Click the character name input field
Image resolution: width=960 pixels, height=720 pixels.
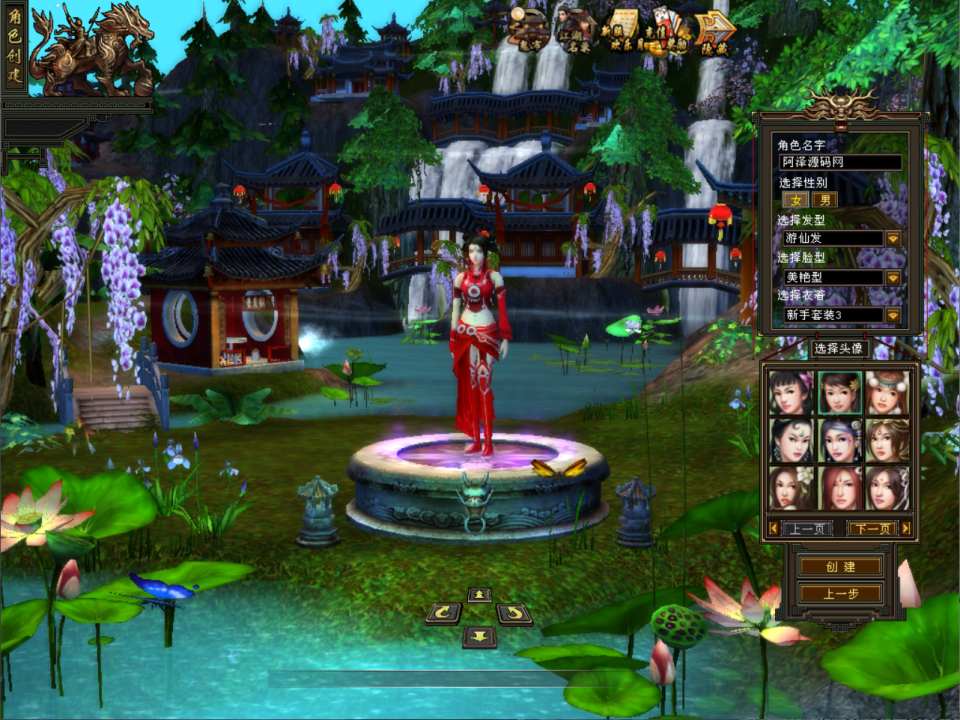tap(840, 162)
